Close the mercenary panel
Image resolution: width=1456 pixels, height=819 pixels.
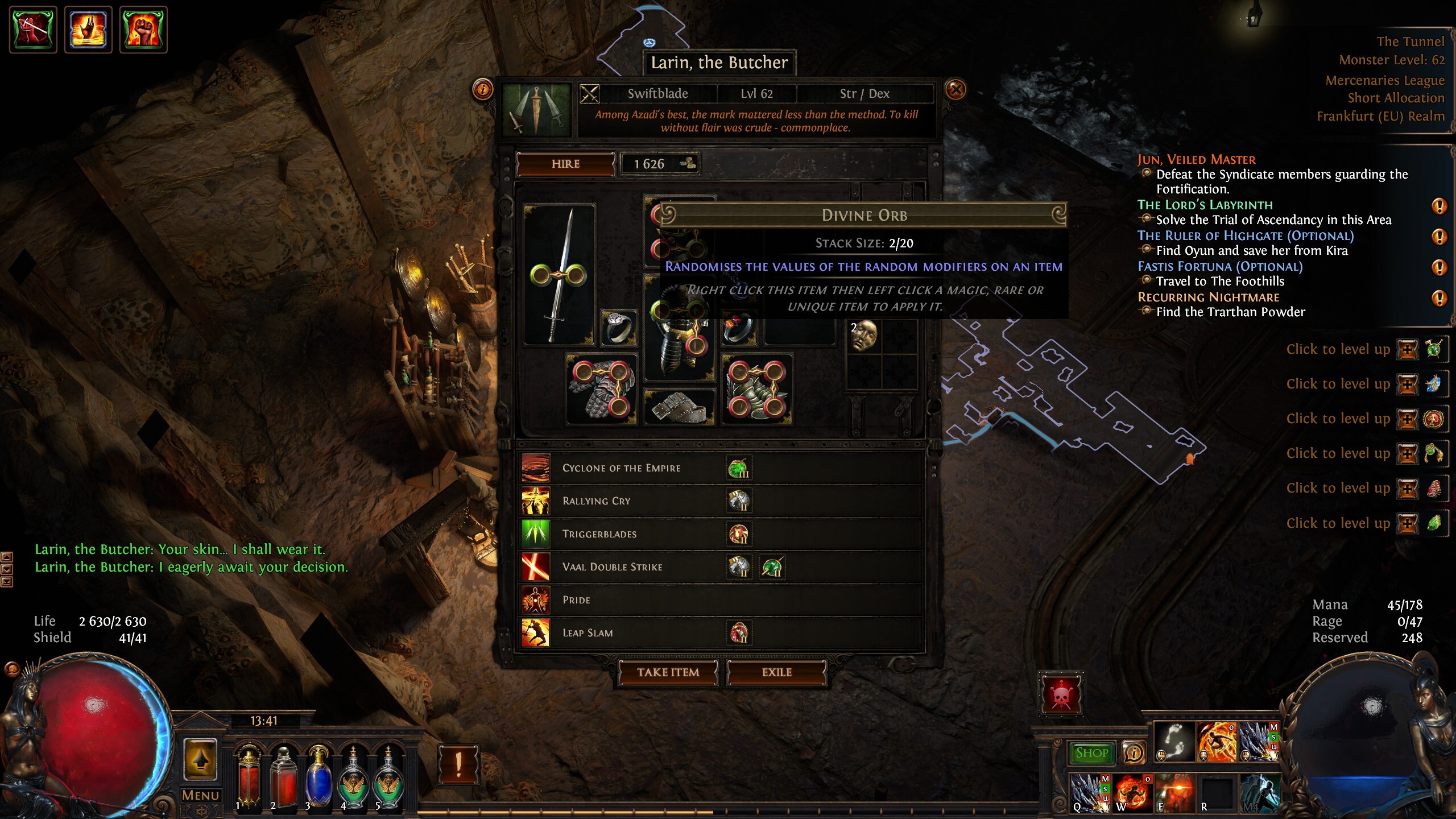pos(955,90)
